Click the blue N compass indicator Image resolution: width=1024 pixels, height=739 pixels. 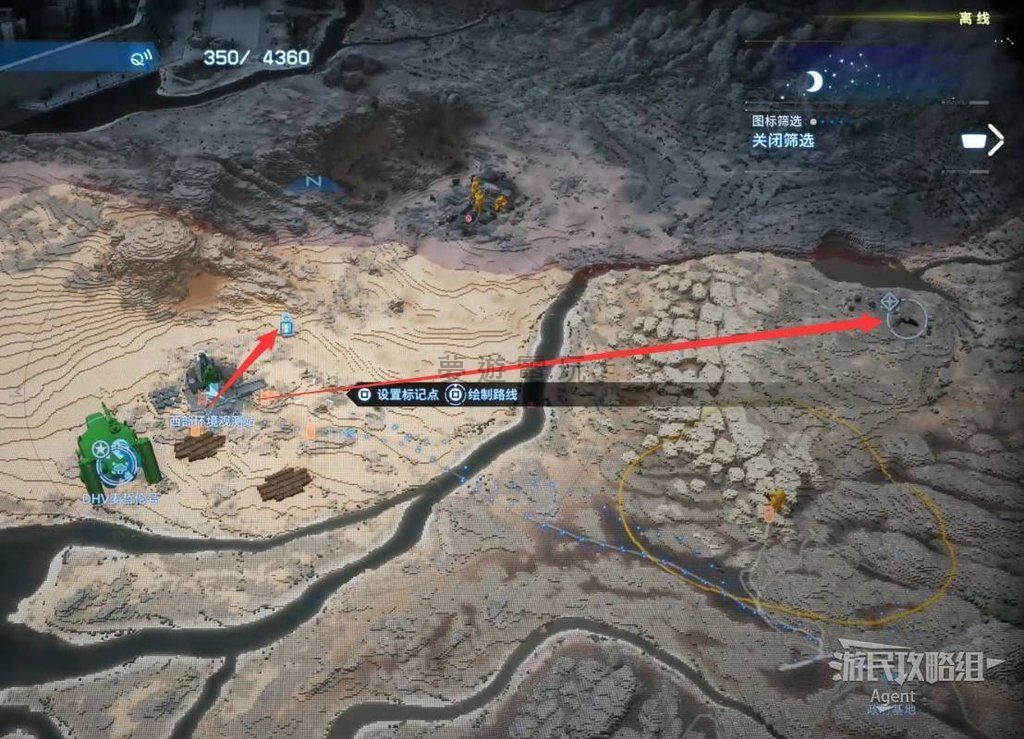click(312, 183)
